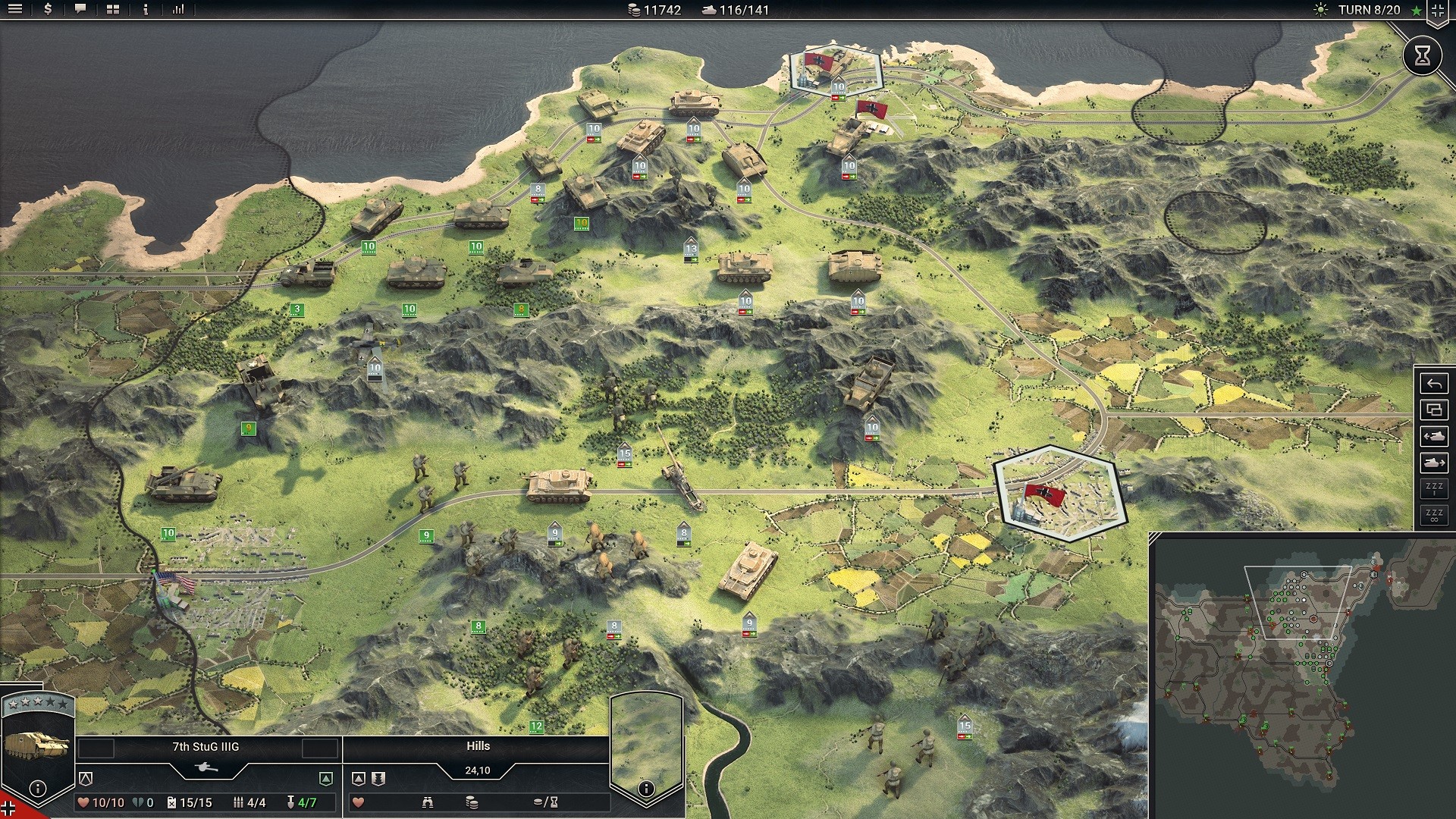Click the scenario info icon
The height and width of the screenshot is (819, 1456).
[144, 10]
